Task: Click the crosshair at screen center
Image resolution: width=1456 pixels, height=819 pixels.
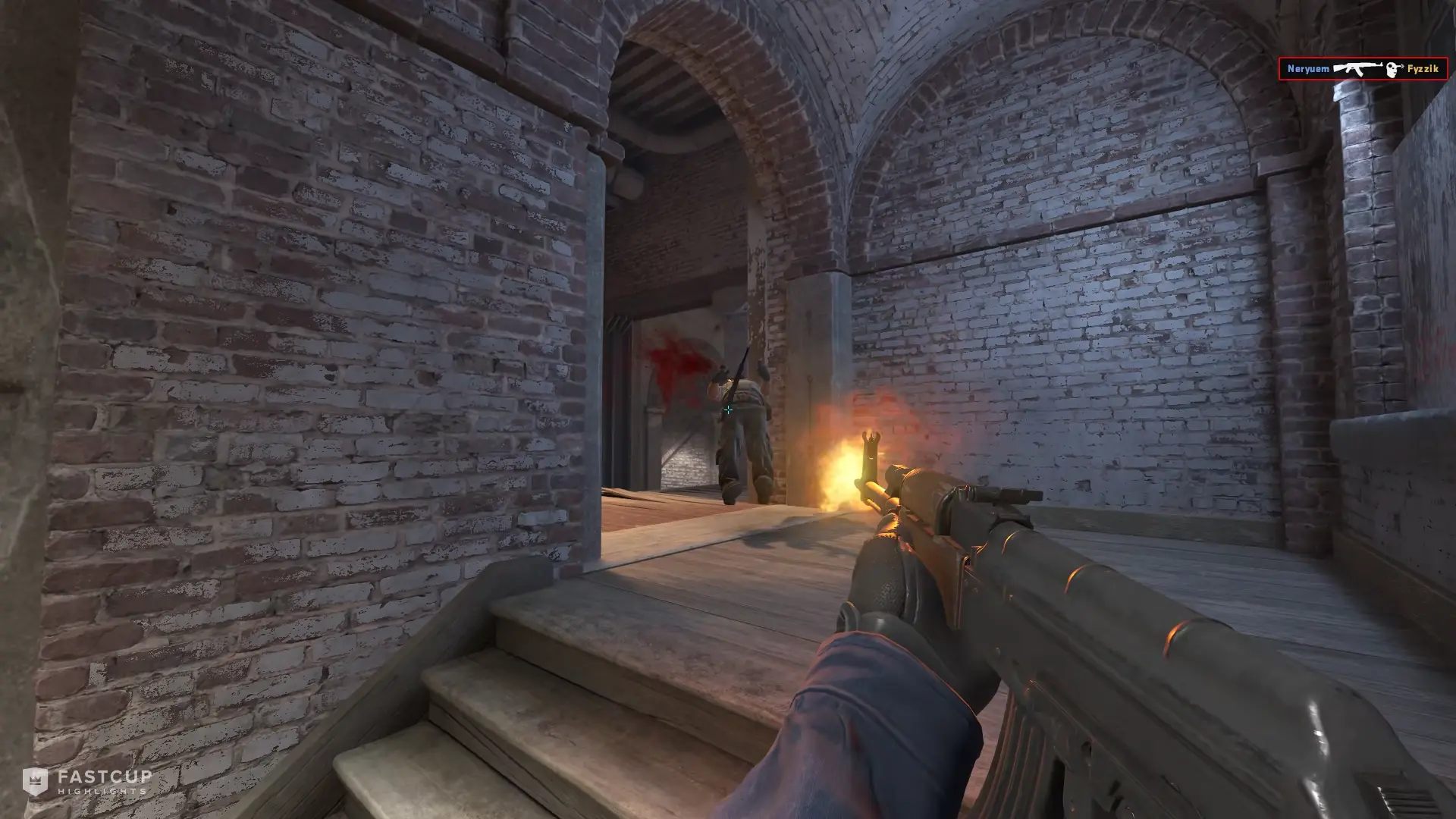Action: coord(728,409)
